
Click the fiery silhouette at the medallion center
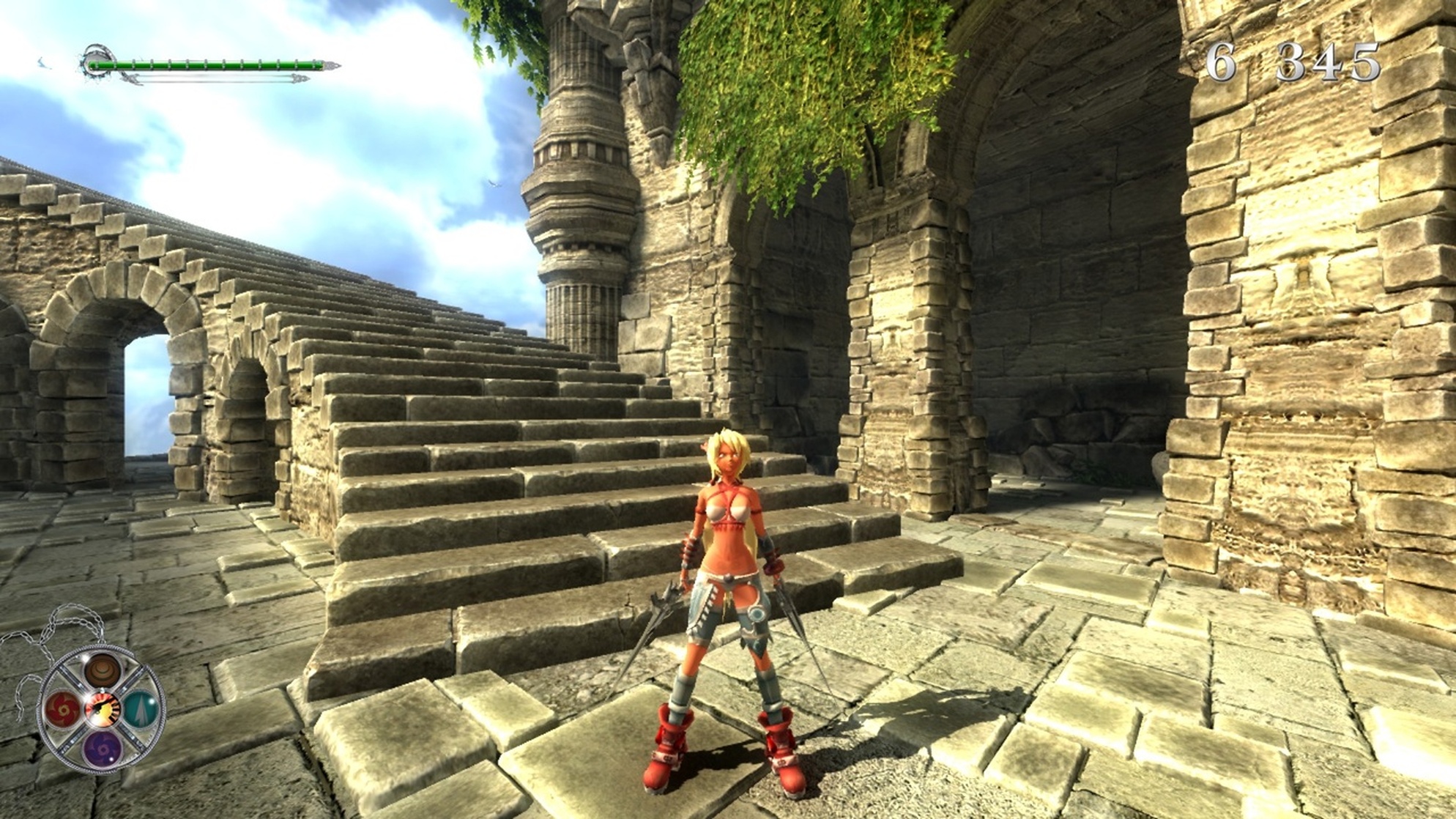(x=103, y=707)
